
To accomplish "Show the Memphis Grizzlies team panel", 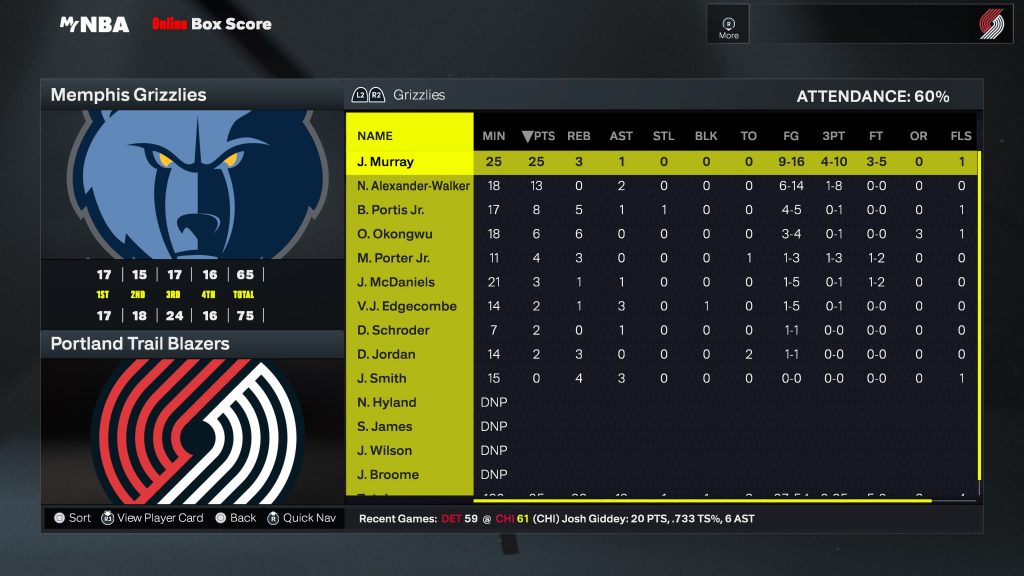I will point(192,95).
